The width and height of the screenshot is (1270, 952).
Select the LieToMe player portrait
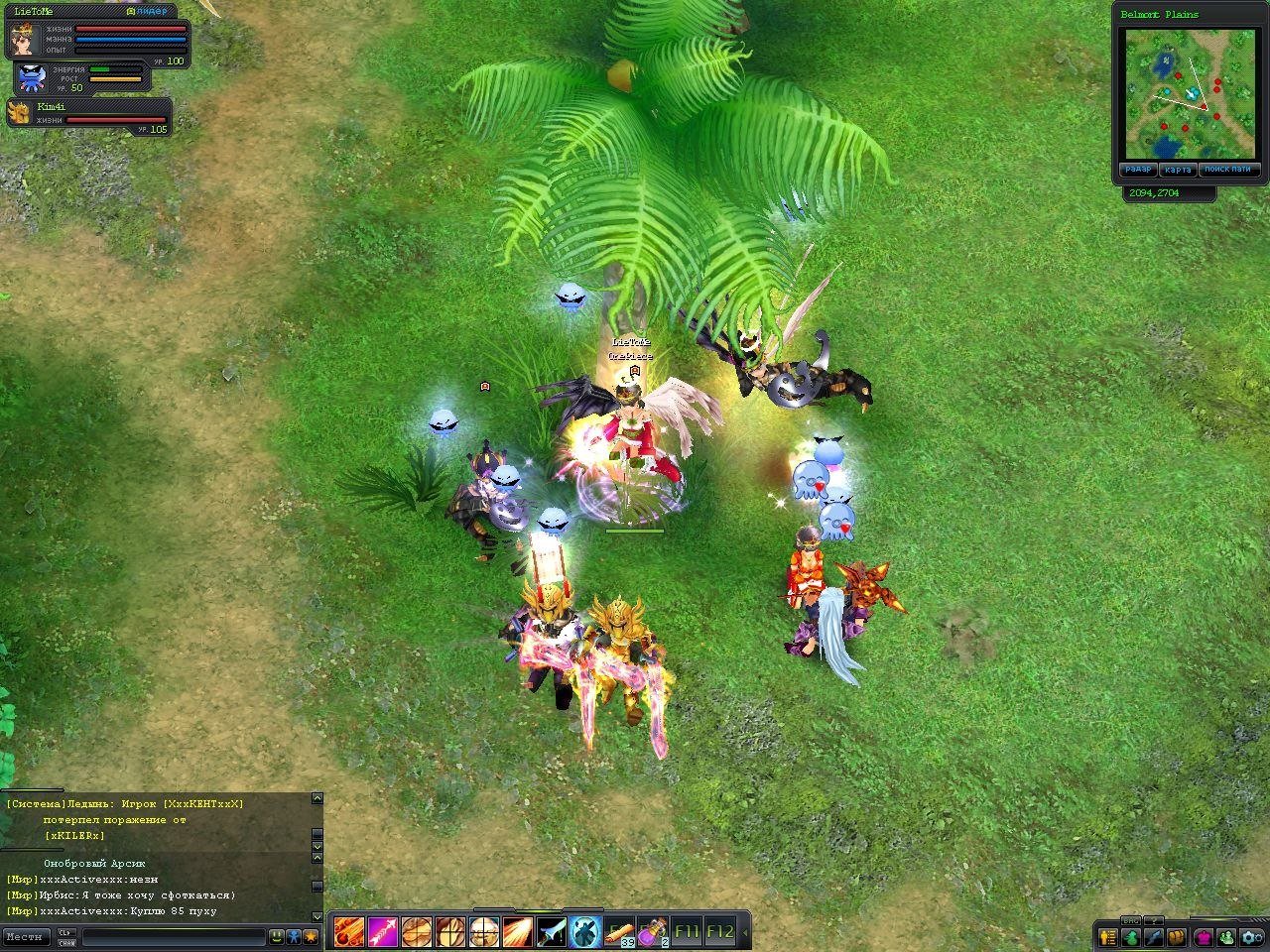(x=22, y=42)
